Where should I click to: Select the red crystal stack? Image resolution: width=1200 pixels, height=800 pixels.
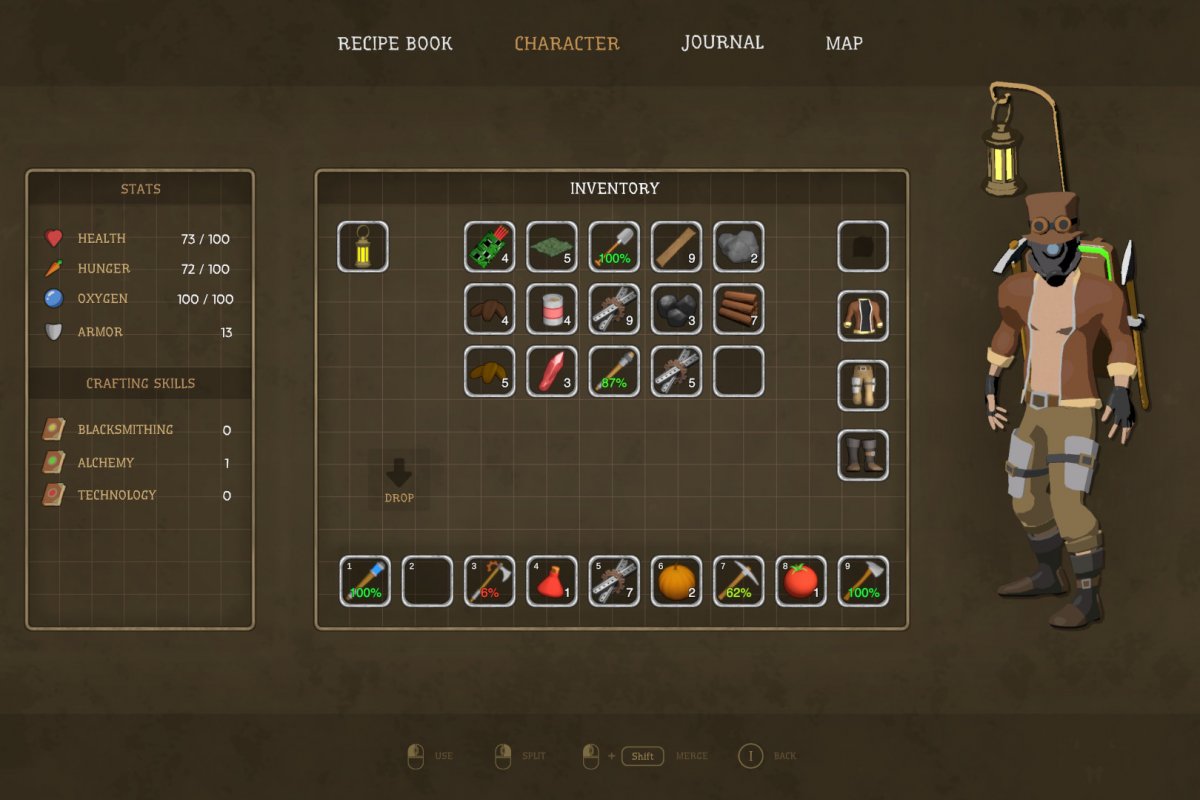[x=552, y=371]
